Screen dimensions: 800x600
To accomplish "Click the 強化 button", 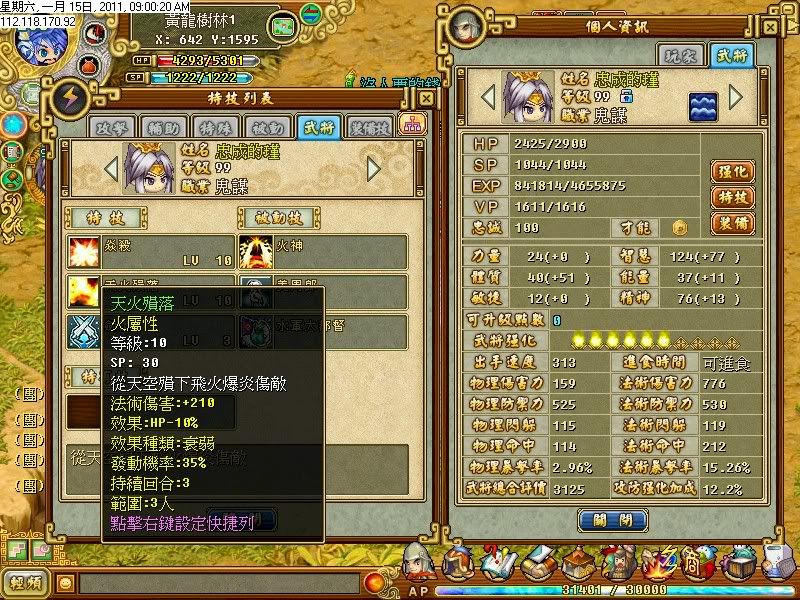I will point(731,172).
